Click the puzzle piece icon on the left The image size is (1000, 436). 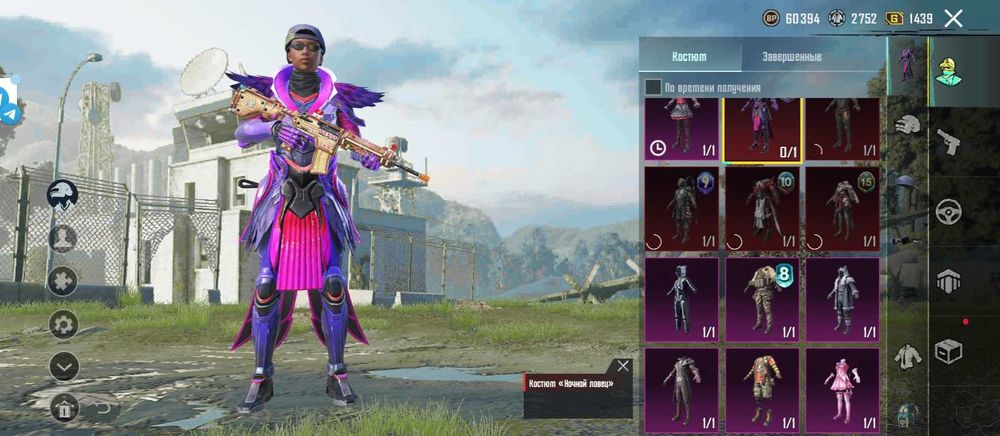63,281
